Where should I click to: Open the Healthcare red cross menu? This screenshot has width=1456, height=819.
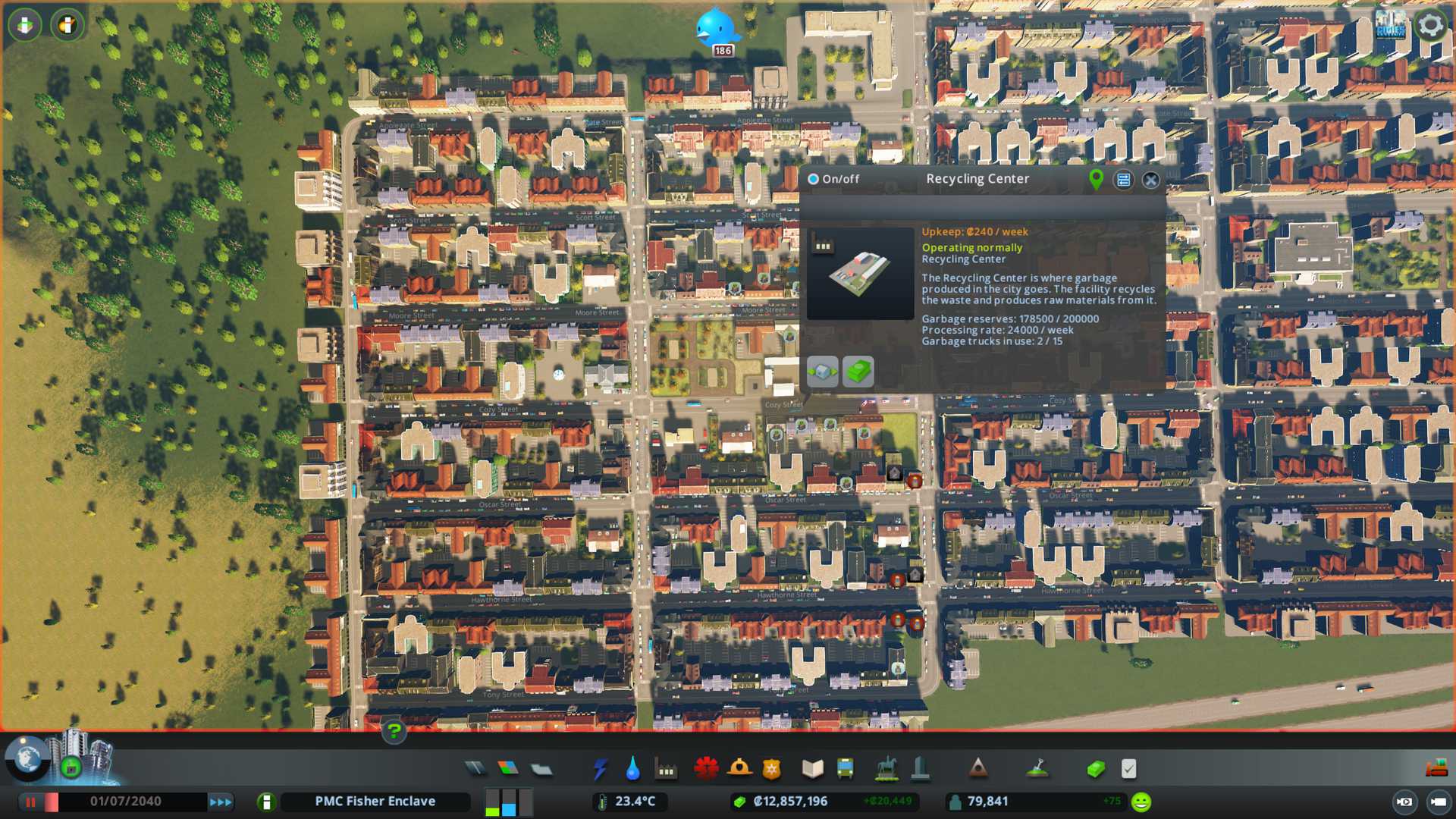(706, 769)
